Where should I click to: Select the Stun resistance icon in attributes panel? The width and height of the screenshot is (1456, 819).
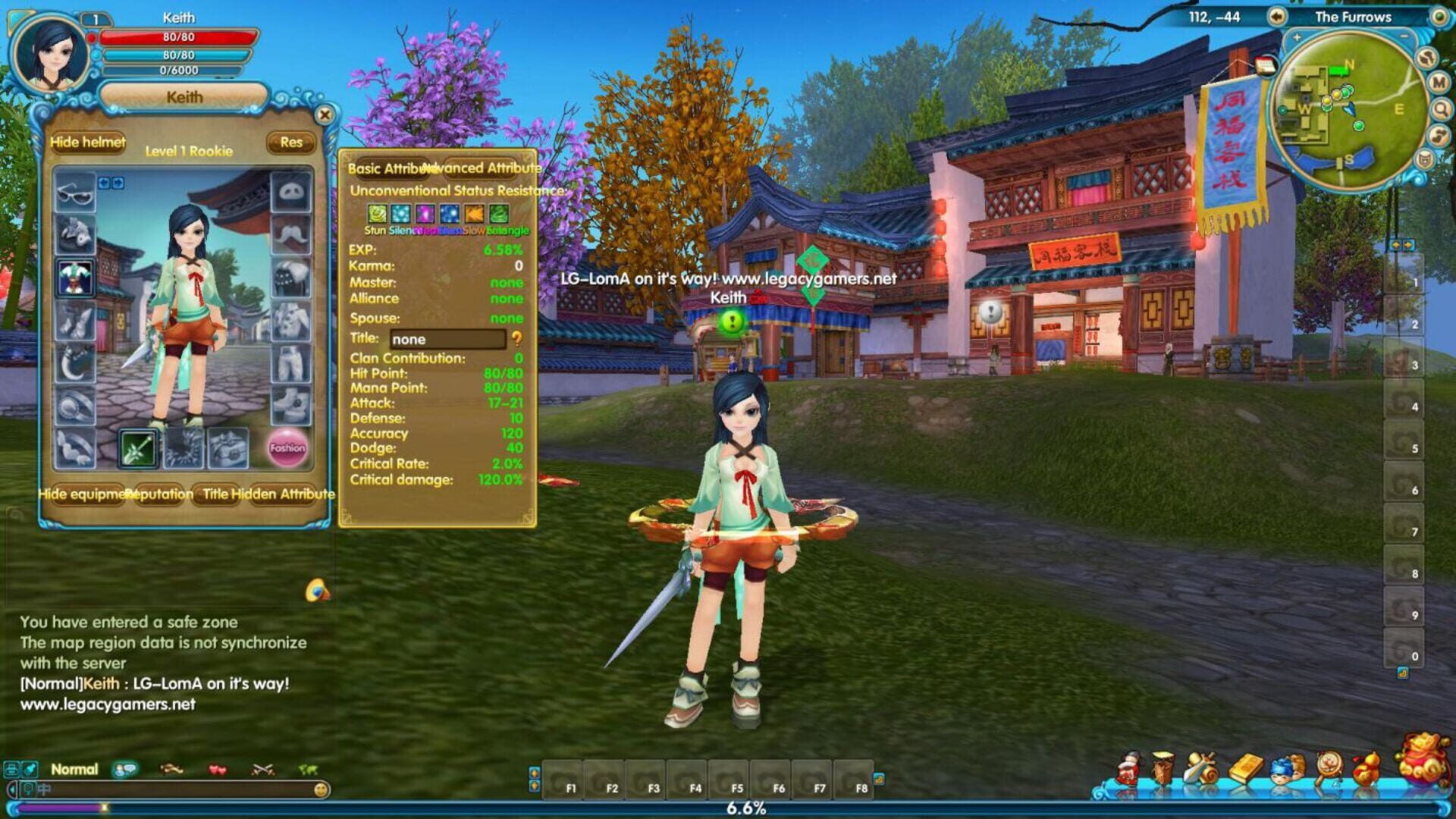[377, 214]
